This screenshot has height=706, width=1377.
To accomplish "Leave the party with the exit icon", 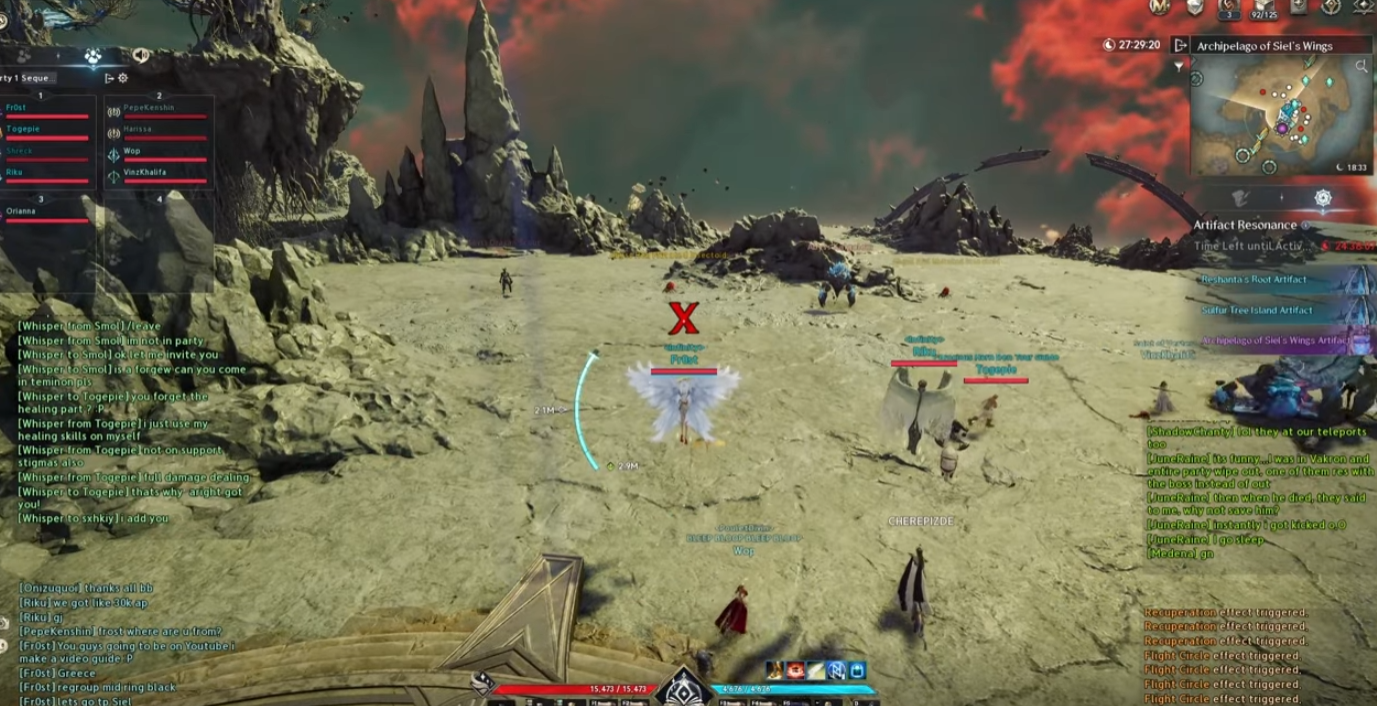I will coord(109,78).
